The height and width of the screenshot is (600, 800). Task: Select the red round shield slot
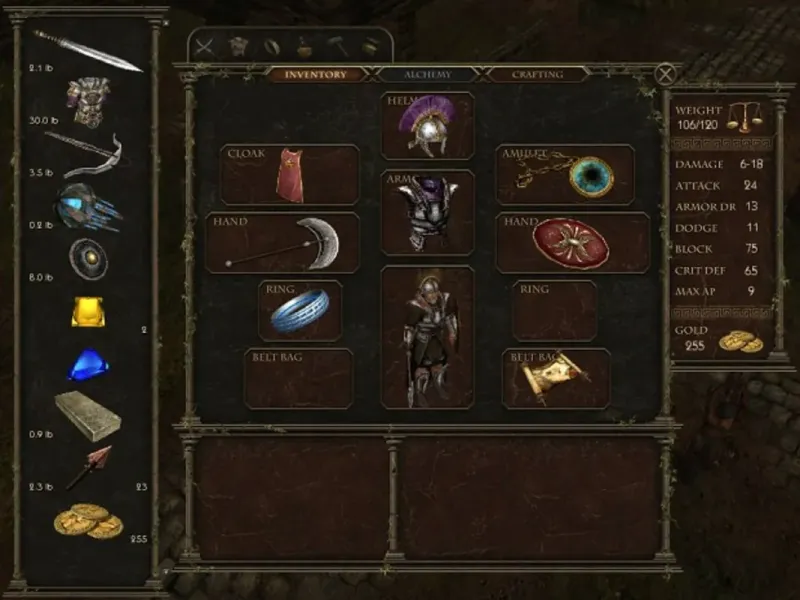tap(572, 242)
